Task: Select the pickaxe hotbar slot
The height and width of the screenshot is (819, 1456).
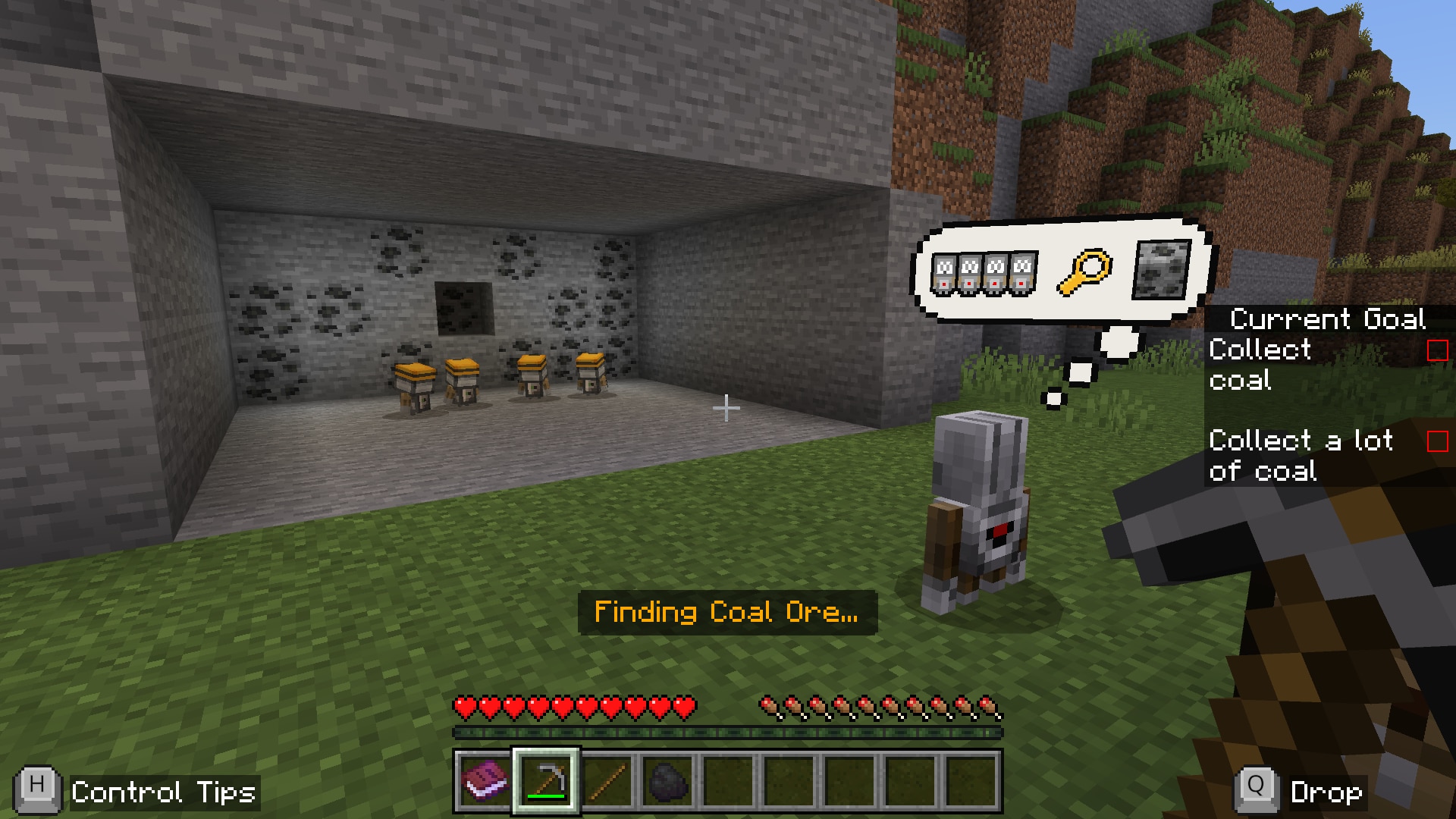Action: [x=546, y=781]
